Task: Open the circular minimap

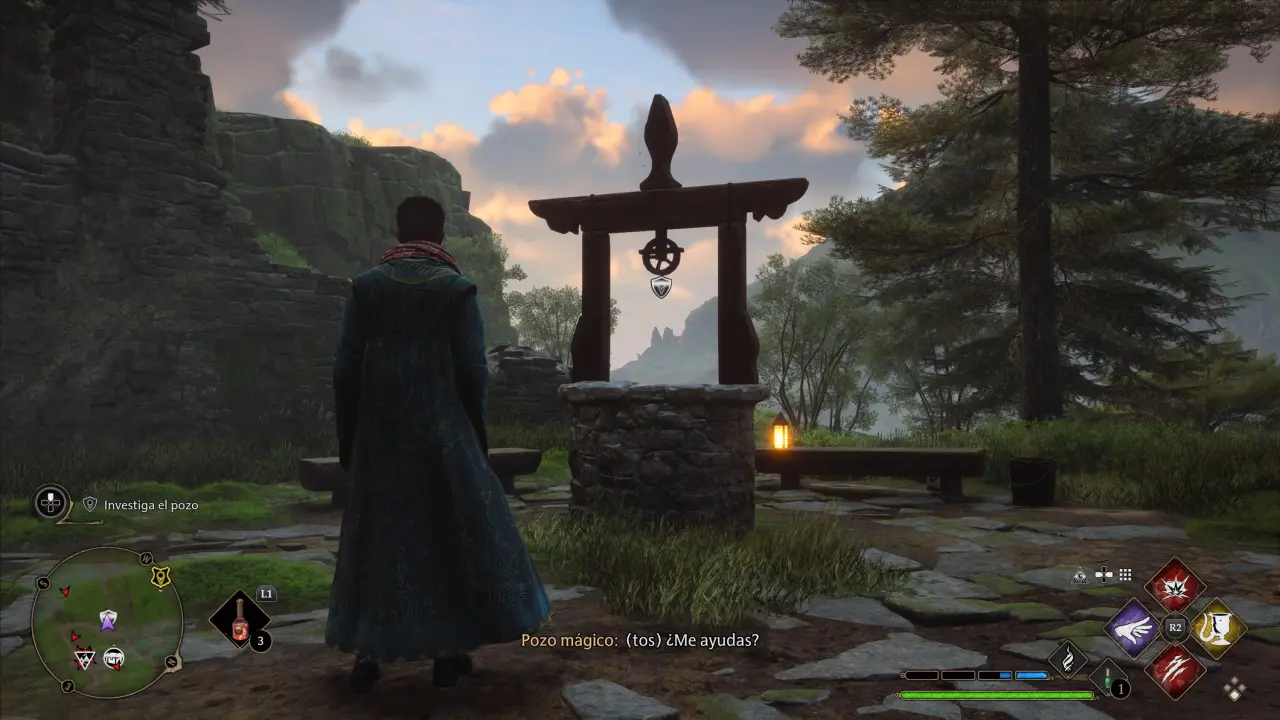Action: [x=107, y=621]
